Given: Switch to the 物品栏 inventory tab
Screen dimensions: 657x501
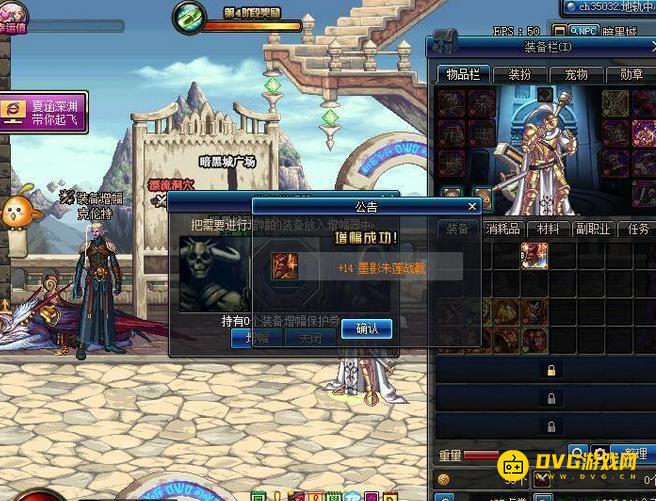Looking at the screenshot, I should [462, 74].
